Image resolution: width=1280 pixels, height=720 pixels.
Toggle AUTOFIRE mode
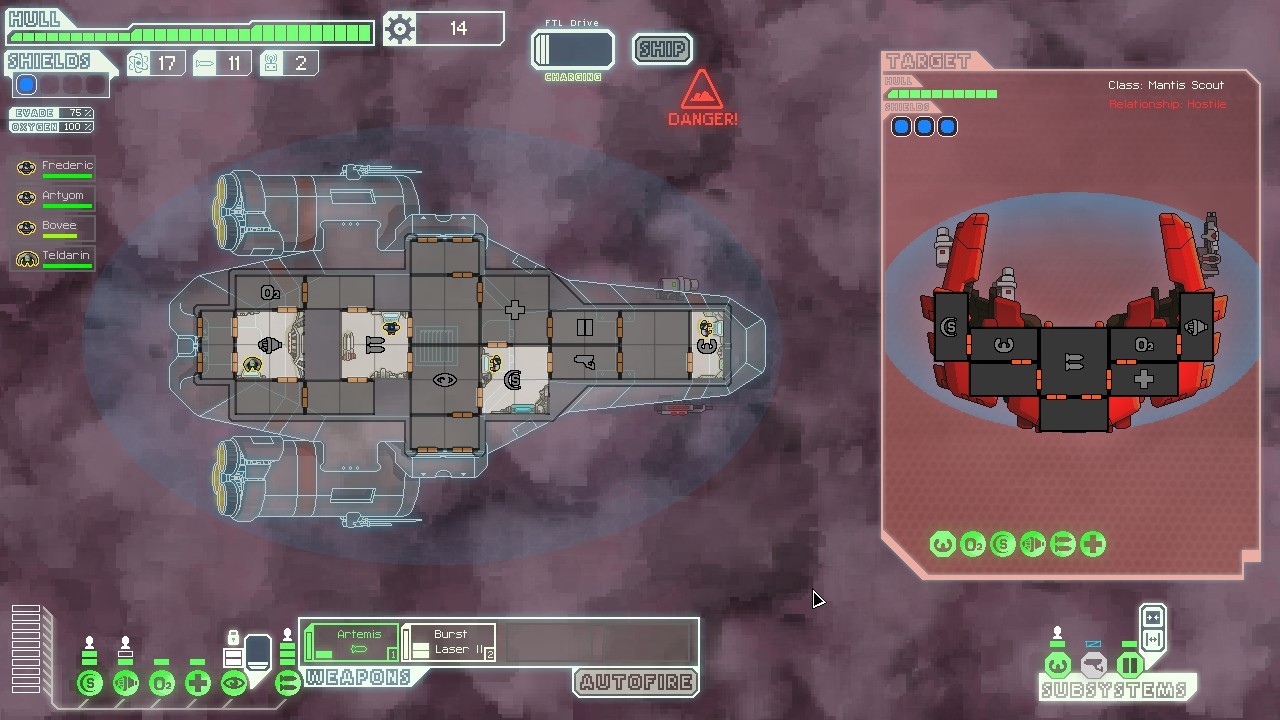coord(634,683)
